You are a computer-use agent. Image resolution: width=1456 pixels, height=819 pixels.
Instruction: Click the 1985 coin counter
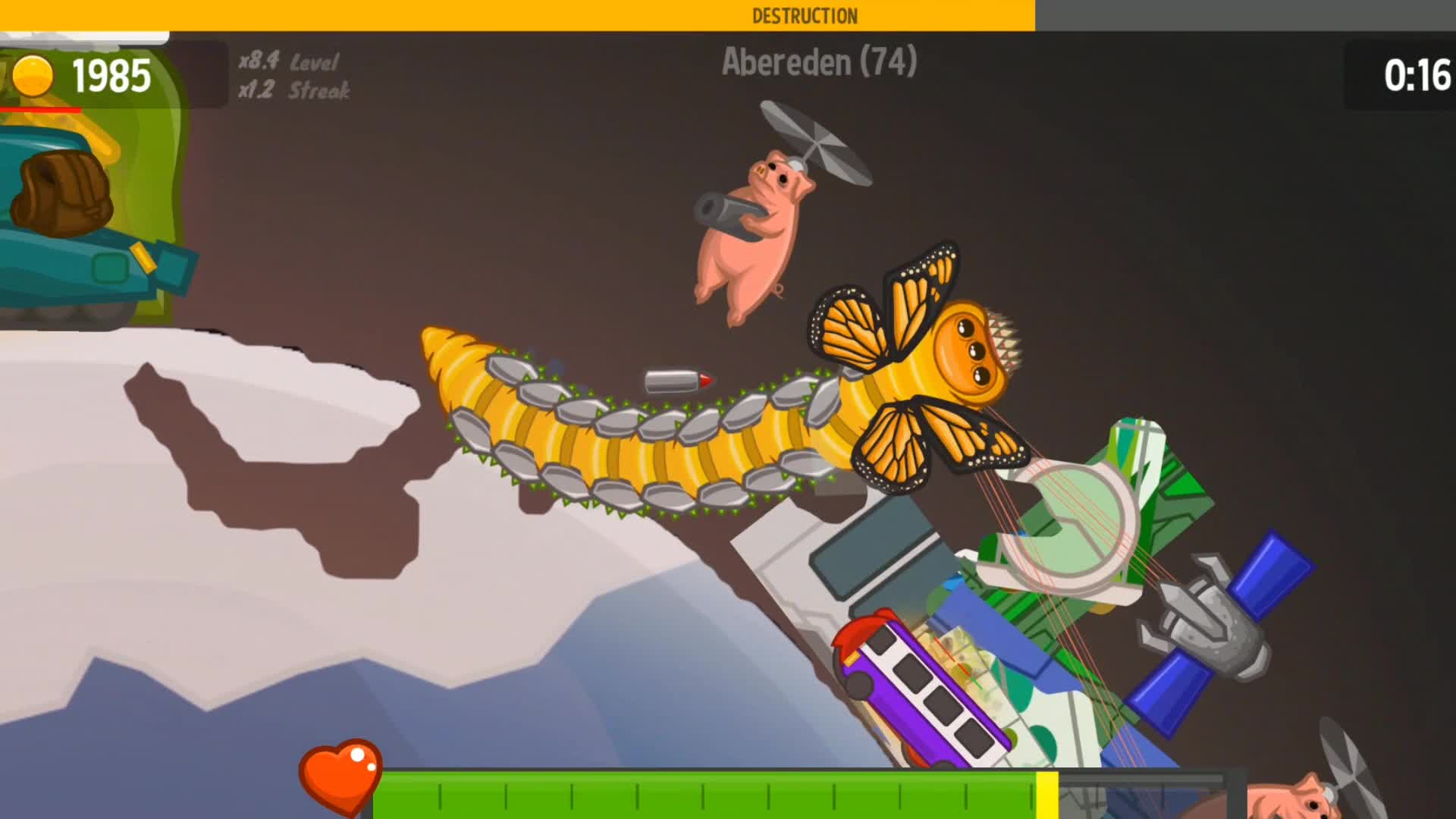(x=111, y=74)
